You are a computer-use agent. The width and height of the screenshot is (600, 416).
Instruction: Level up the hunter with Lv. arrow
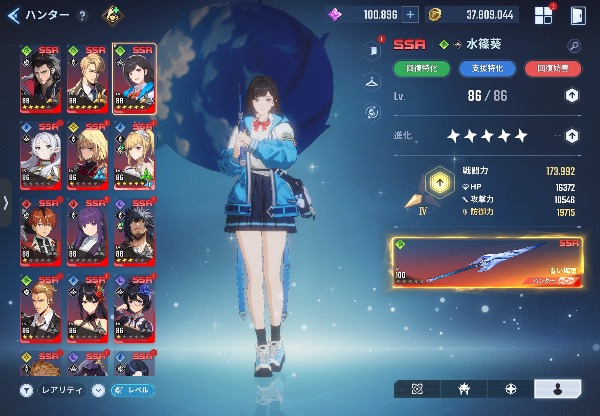571,95
